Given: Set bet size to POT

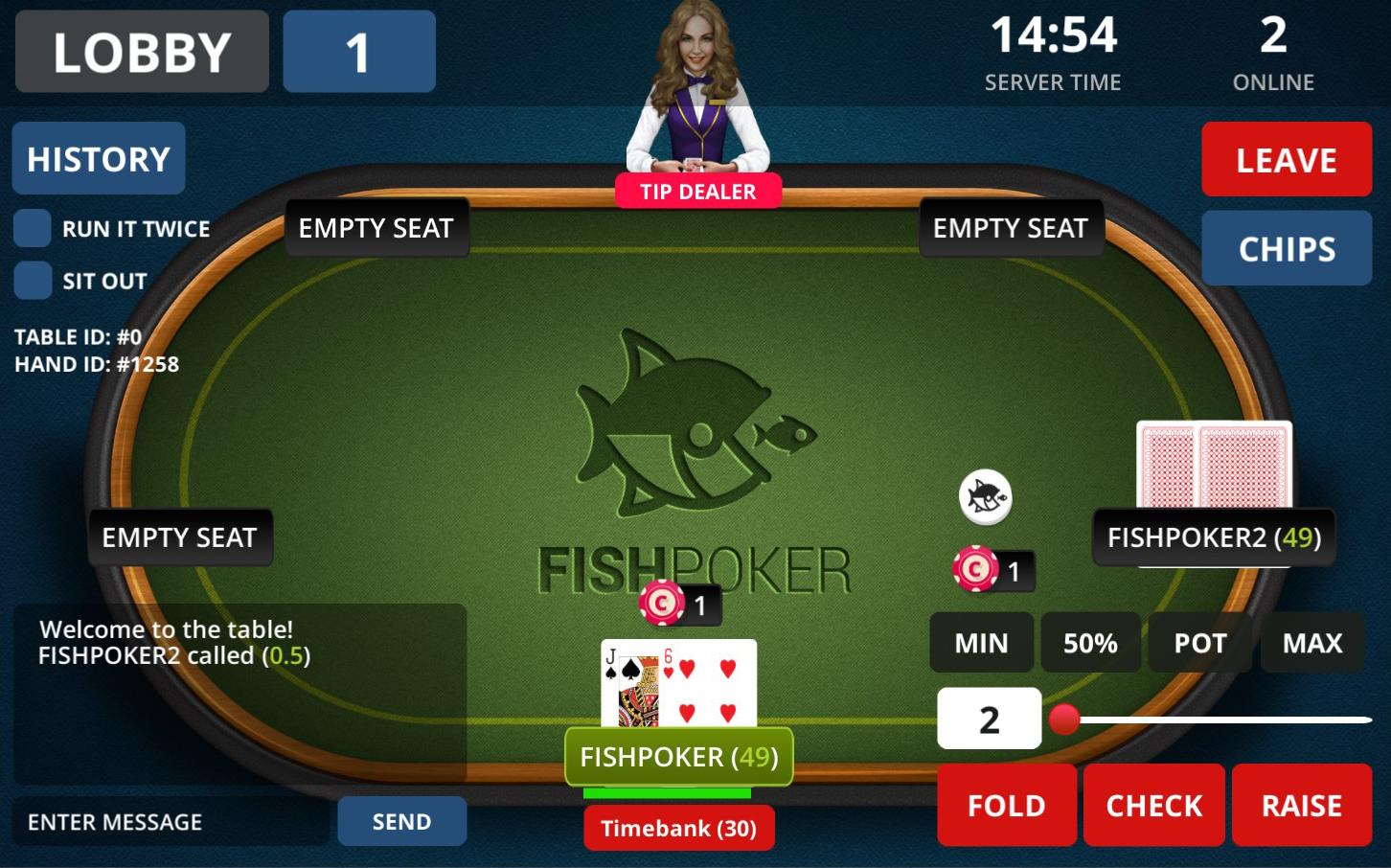Looking at the screenshot, I should coord(1199,643).
